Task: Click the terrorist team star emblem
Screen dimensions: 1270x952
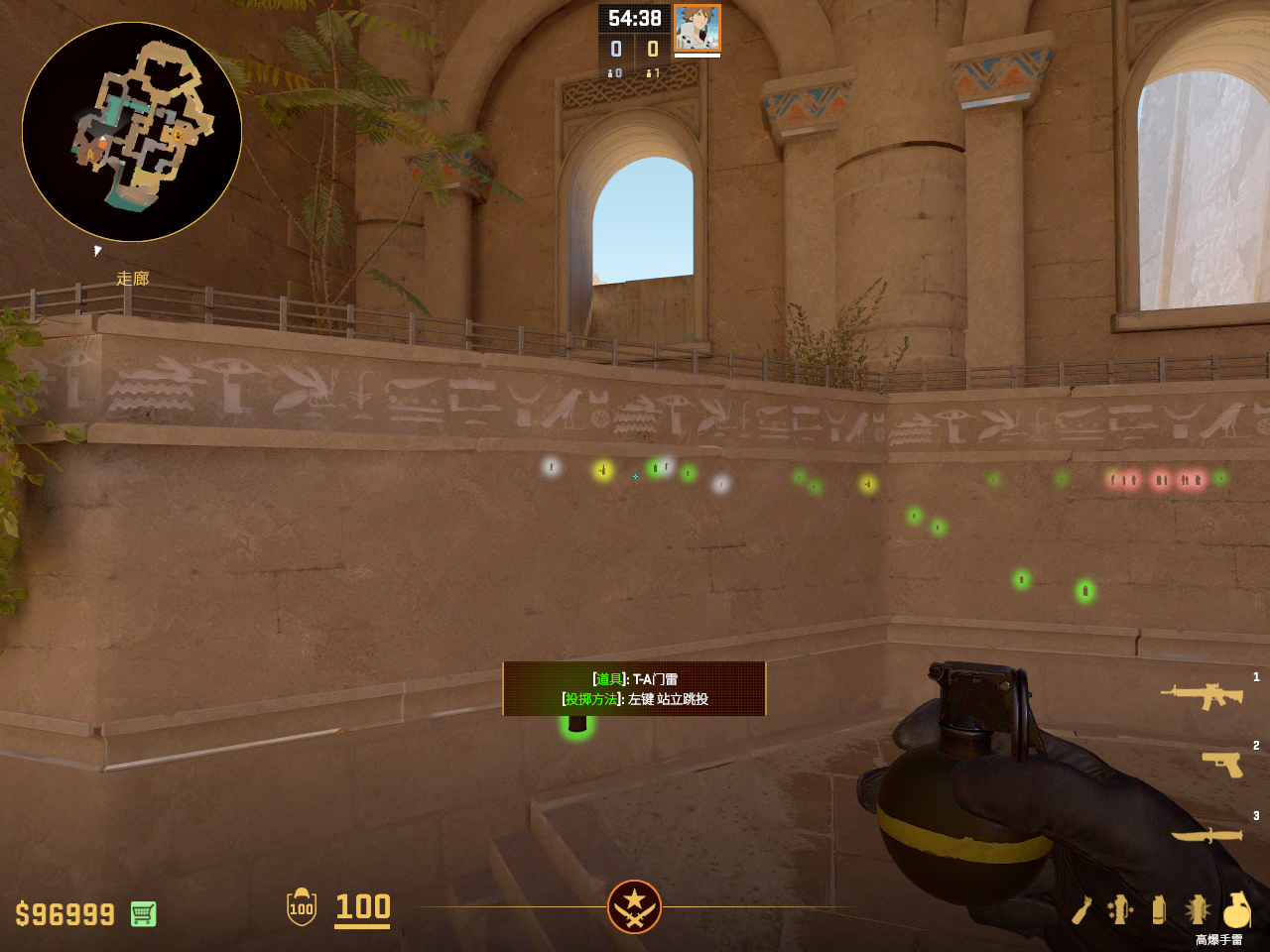Action: coord(634,906)
